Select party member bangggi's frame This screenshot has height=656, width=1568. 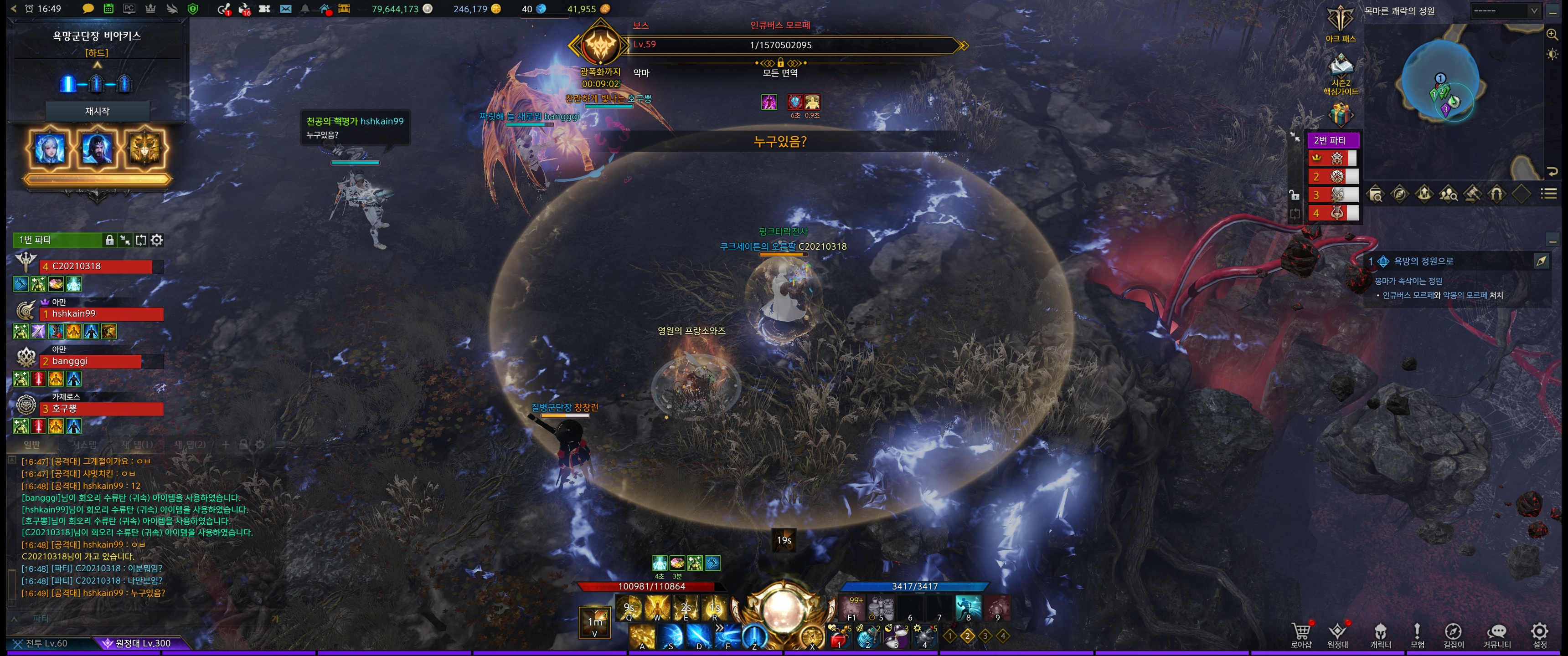(x=90, y=361)
